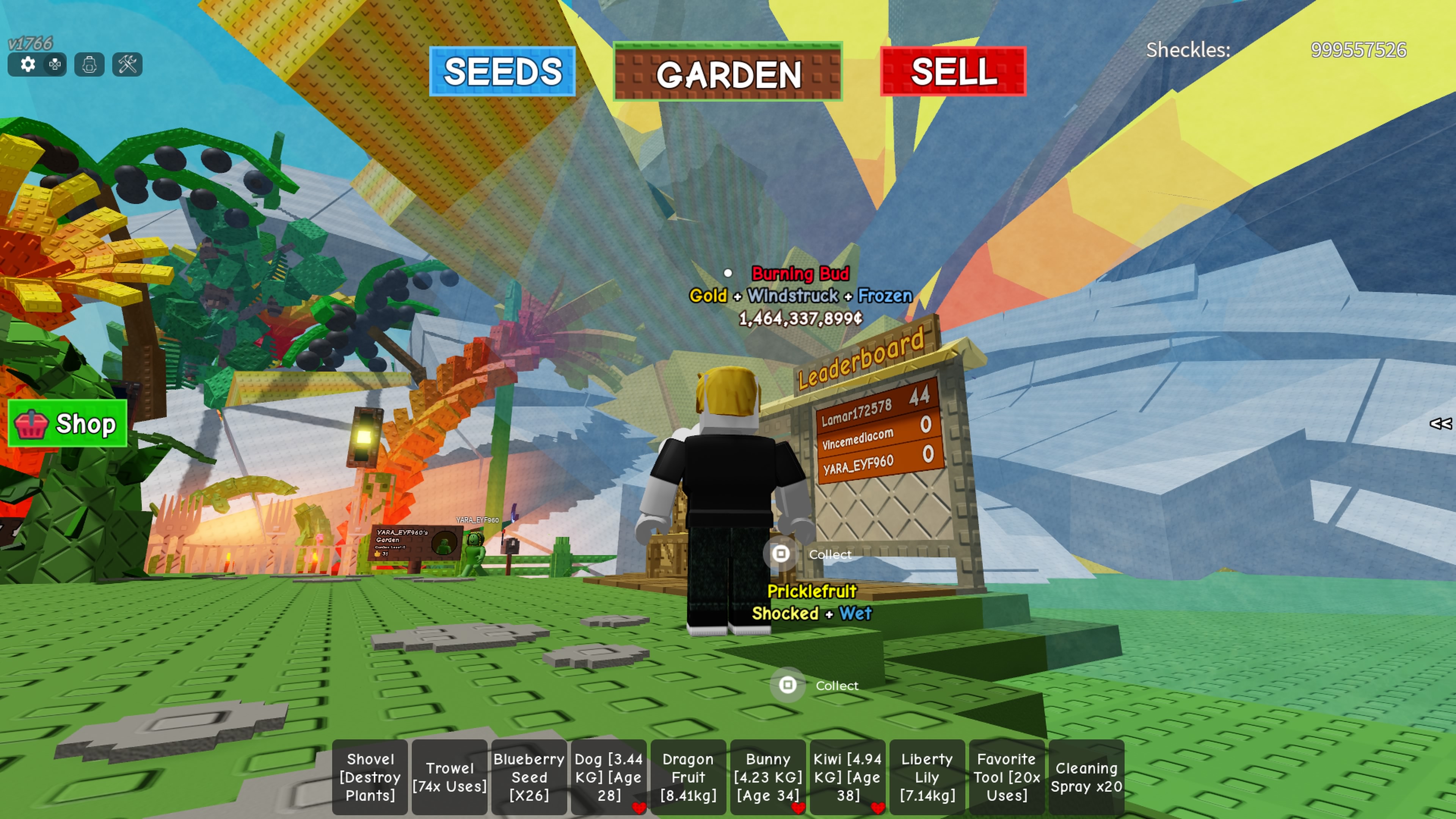Screen dimensions: 1456x819
Task: Equip the Shovel from the hotbar
Action: 370,777
